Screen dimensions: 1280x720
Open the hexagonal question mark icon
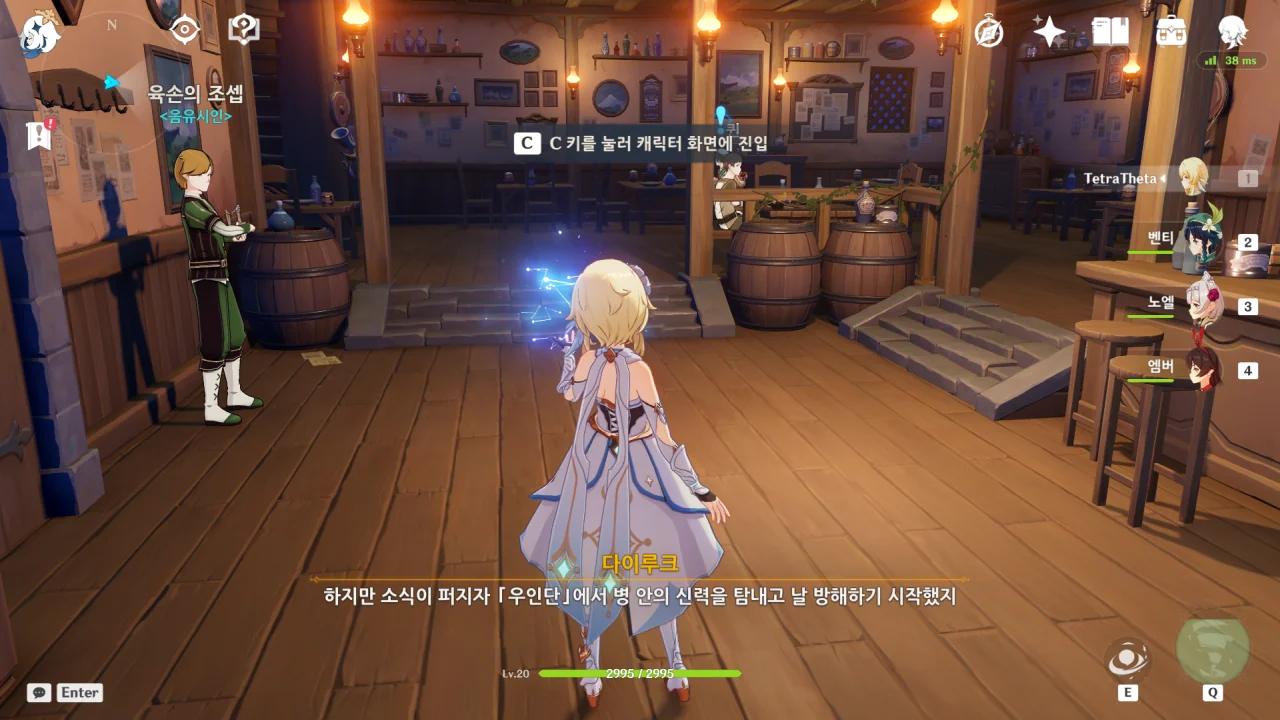pyautogui.click(x=244, y=30)
